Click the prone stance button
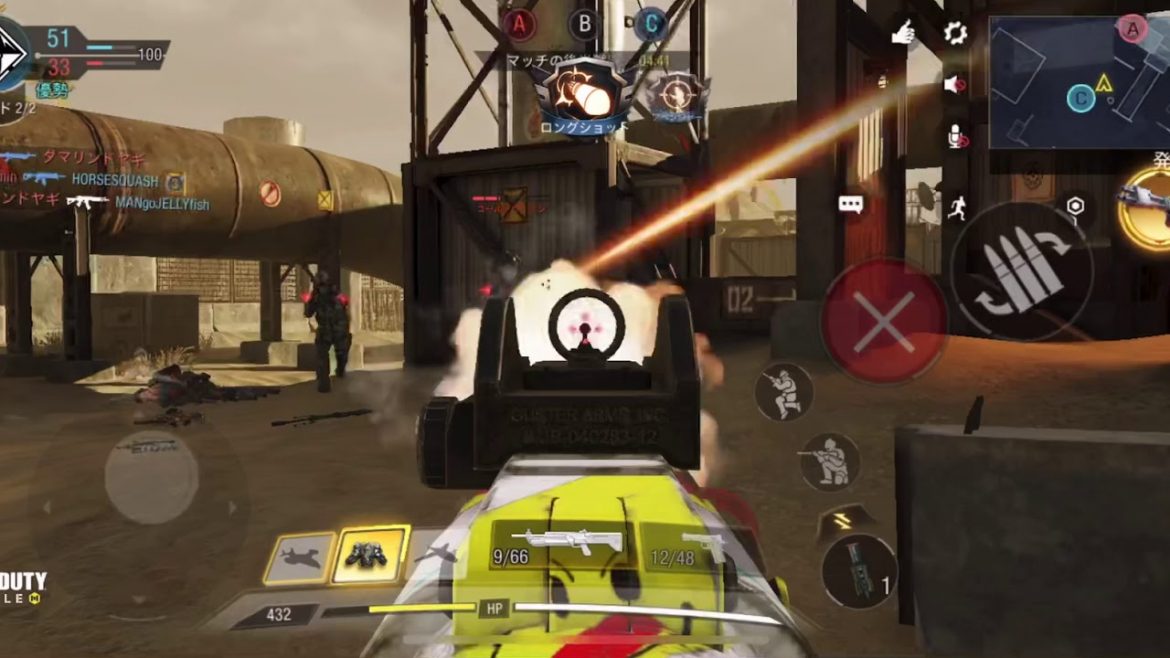This screenshot has height=658, width=1170. tap(829, 461)
